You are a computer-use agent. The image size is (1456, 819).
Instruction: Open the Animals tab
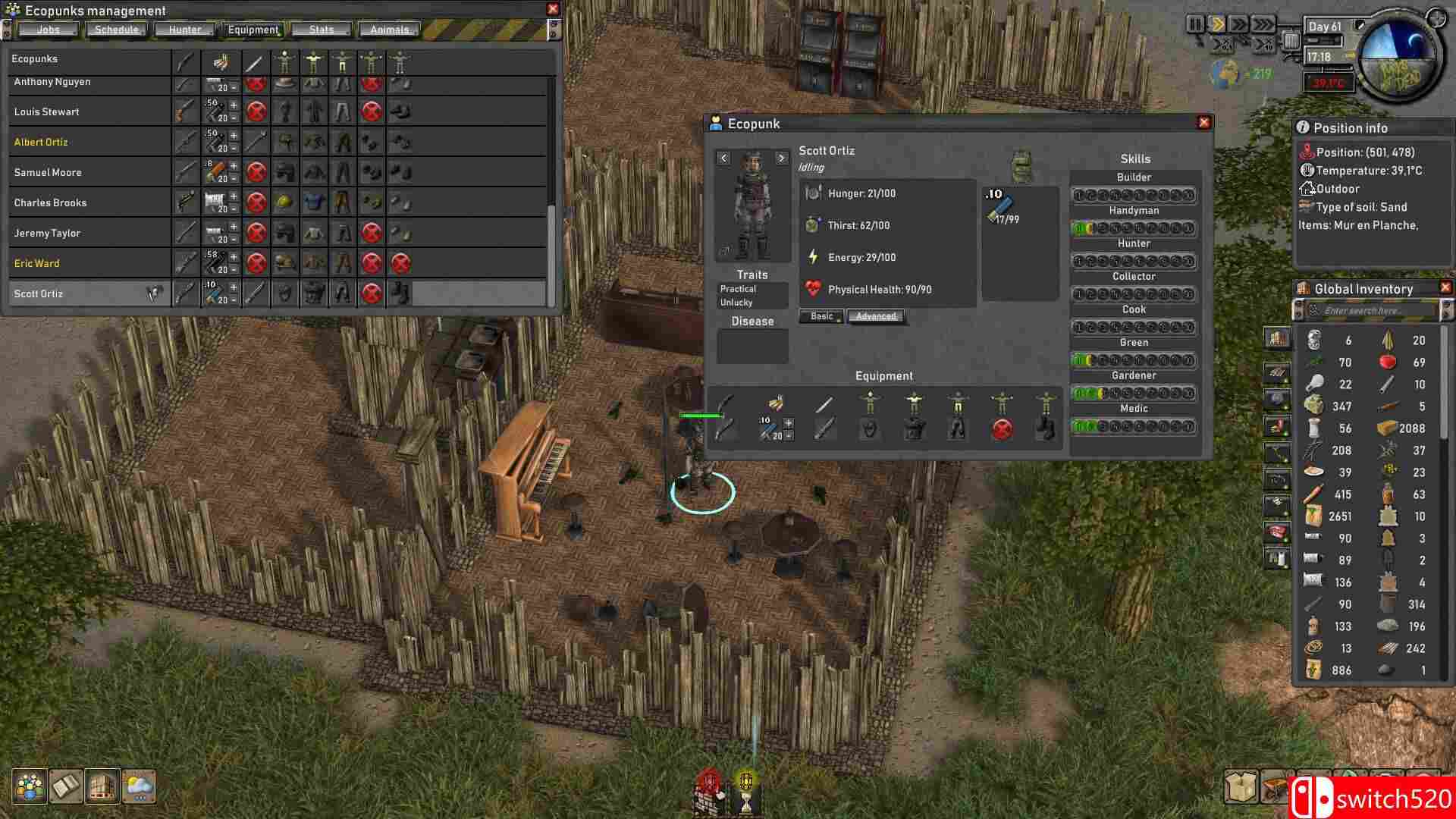tap(389, 29)
